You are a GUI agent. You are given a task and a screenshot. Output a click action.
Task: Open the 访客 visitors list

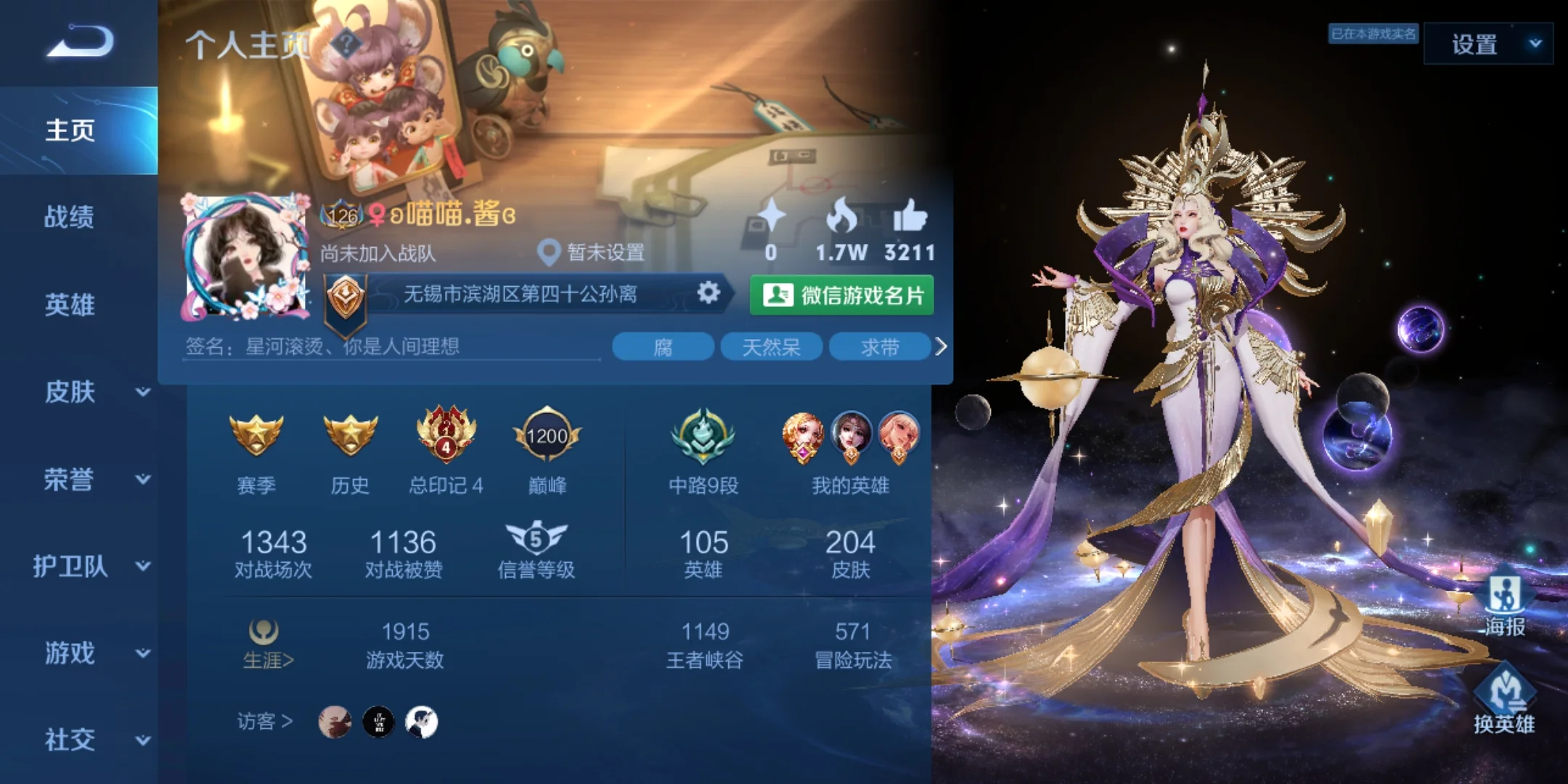[x=265, y=722]
